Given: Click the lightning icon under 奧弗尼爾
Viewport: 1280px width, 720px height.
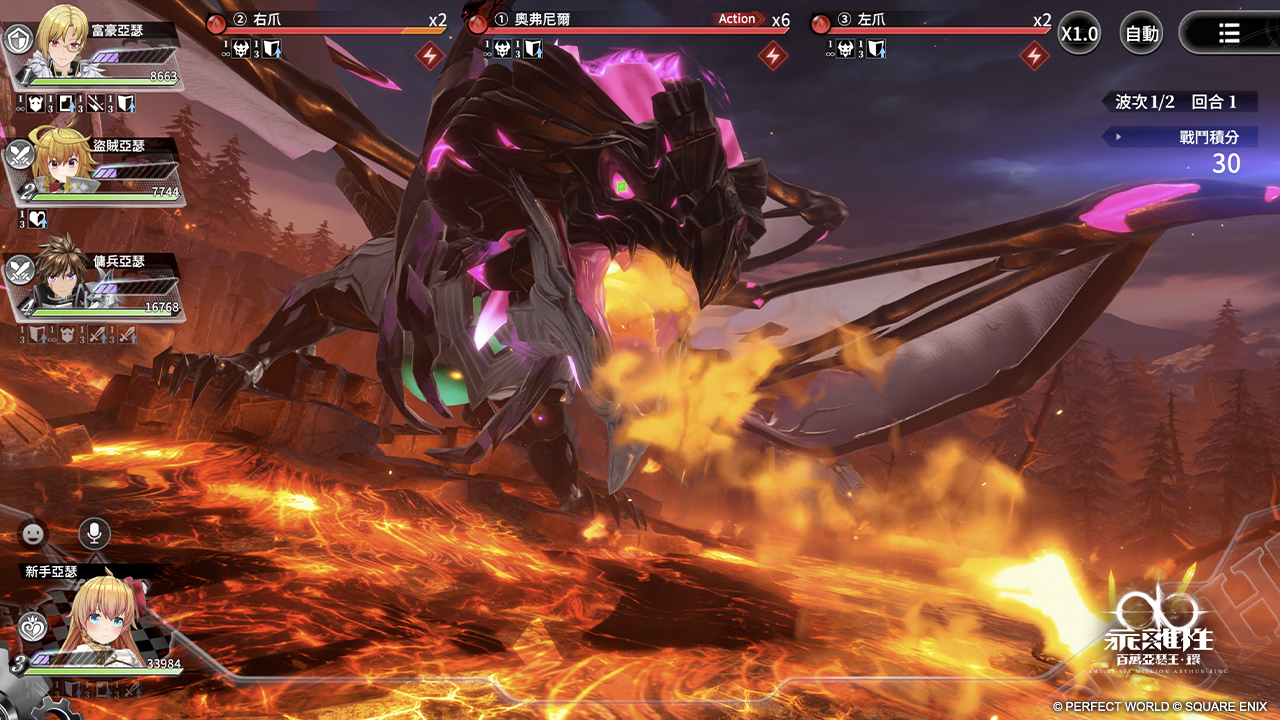Looking at the screenshot, I should pos(772,56).
